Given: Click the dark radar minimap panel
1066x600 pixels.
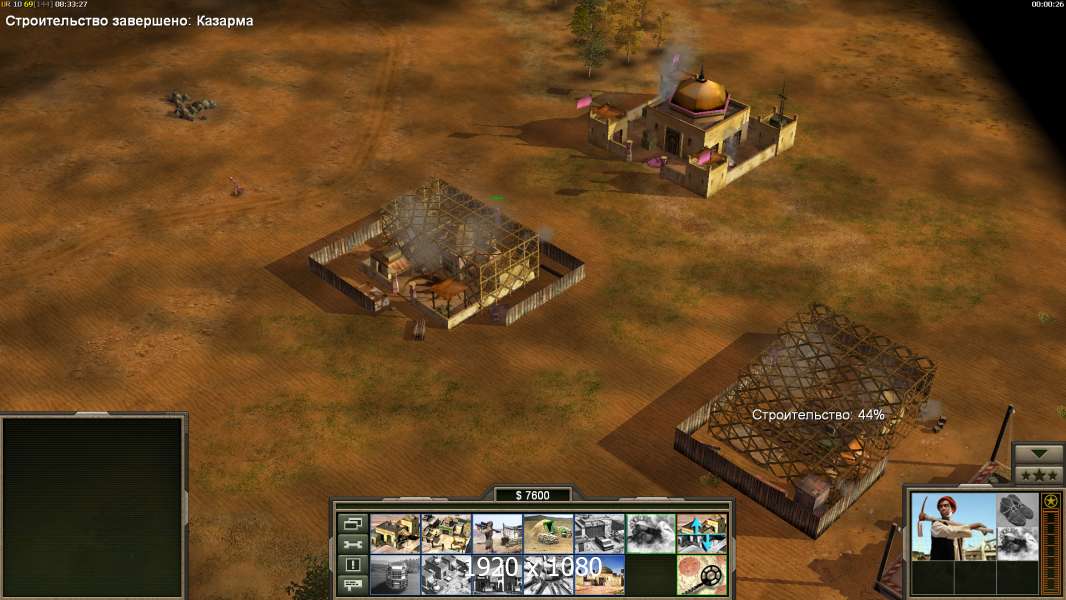Looking at the screenshot, I should pyautogui.click(x=93, y=507).
